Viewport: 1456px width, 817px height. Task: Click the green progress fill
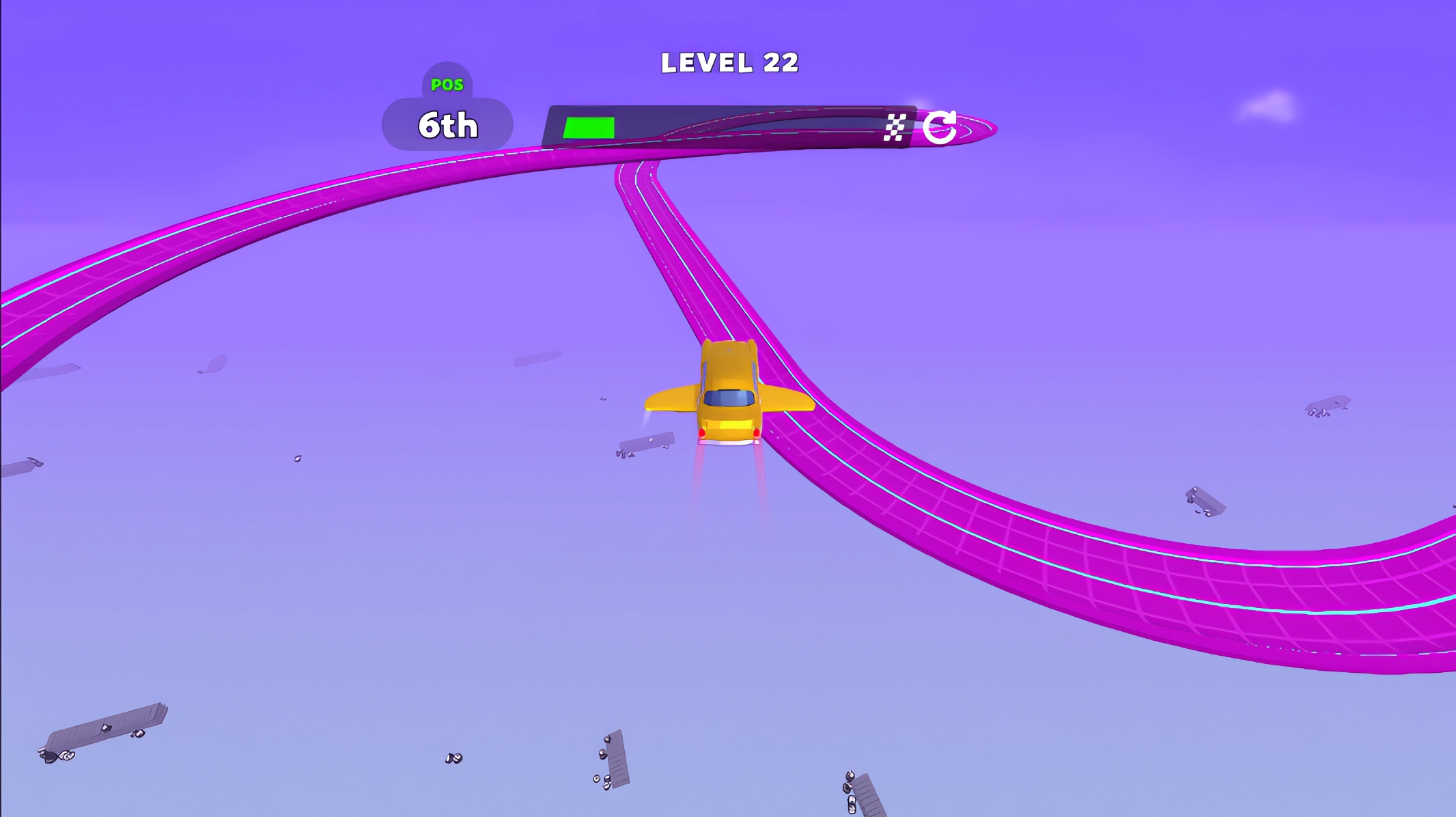[589, 127]
